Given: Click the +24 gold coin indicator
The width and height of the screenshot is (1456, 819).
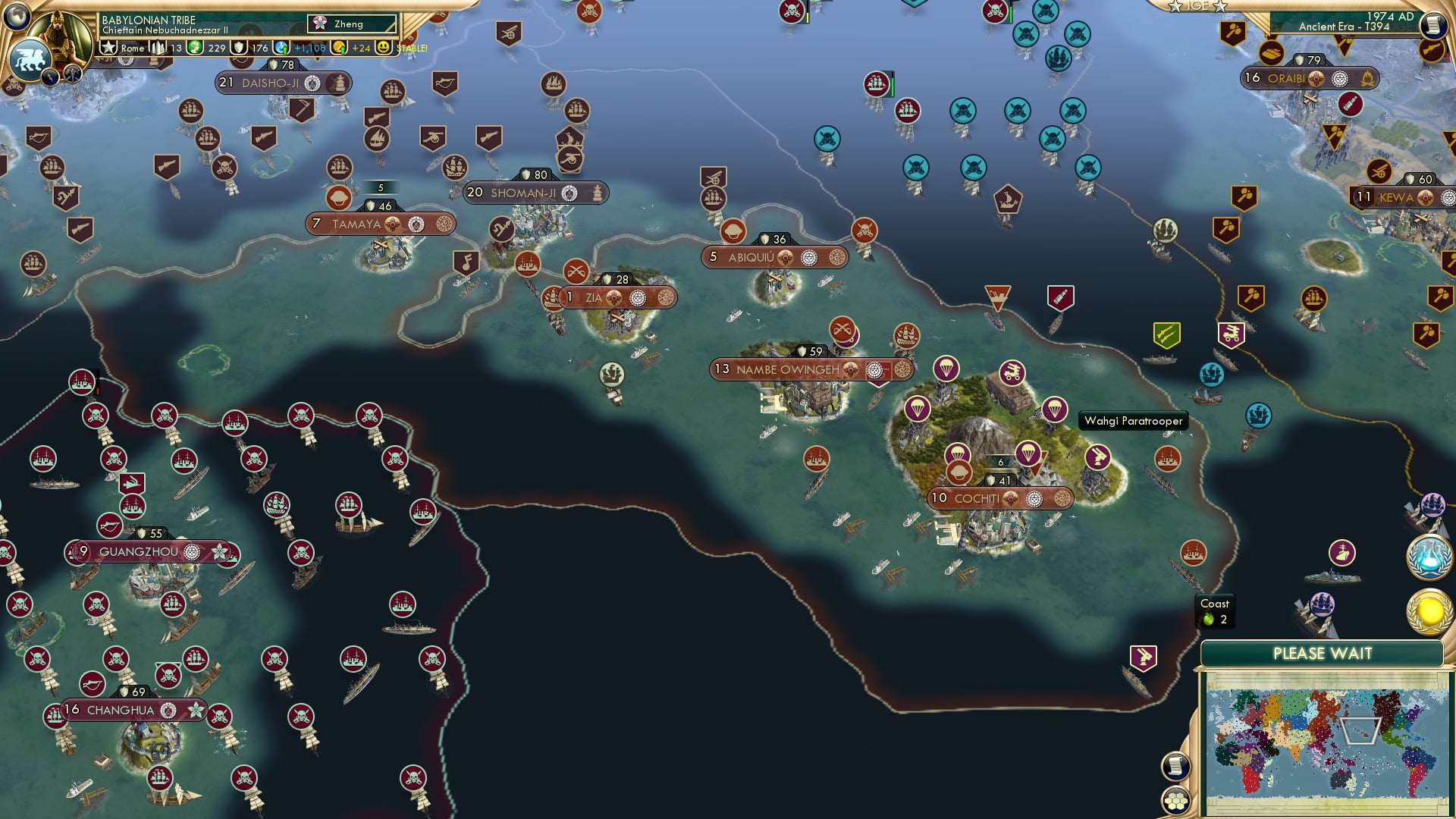Looking at the screenshot, I should (362, 48).
